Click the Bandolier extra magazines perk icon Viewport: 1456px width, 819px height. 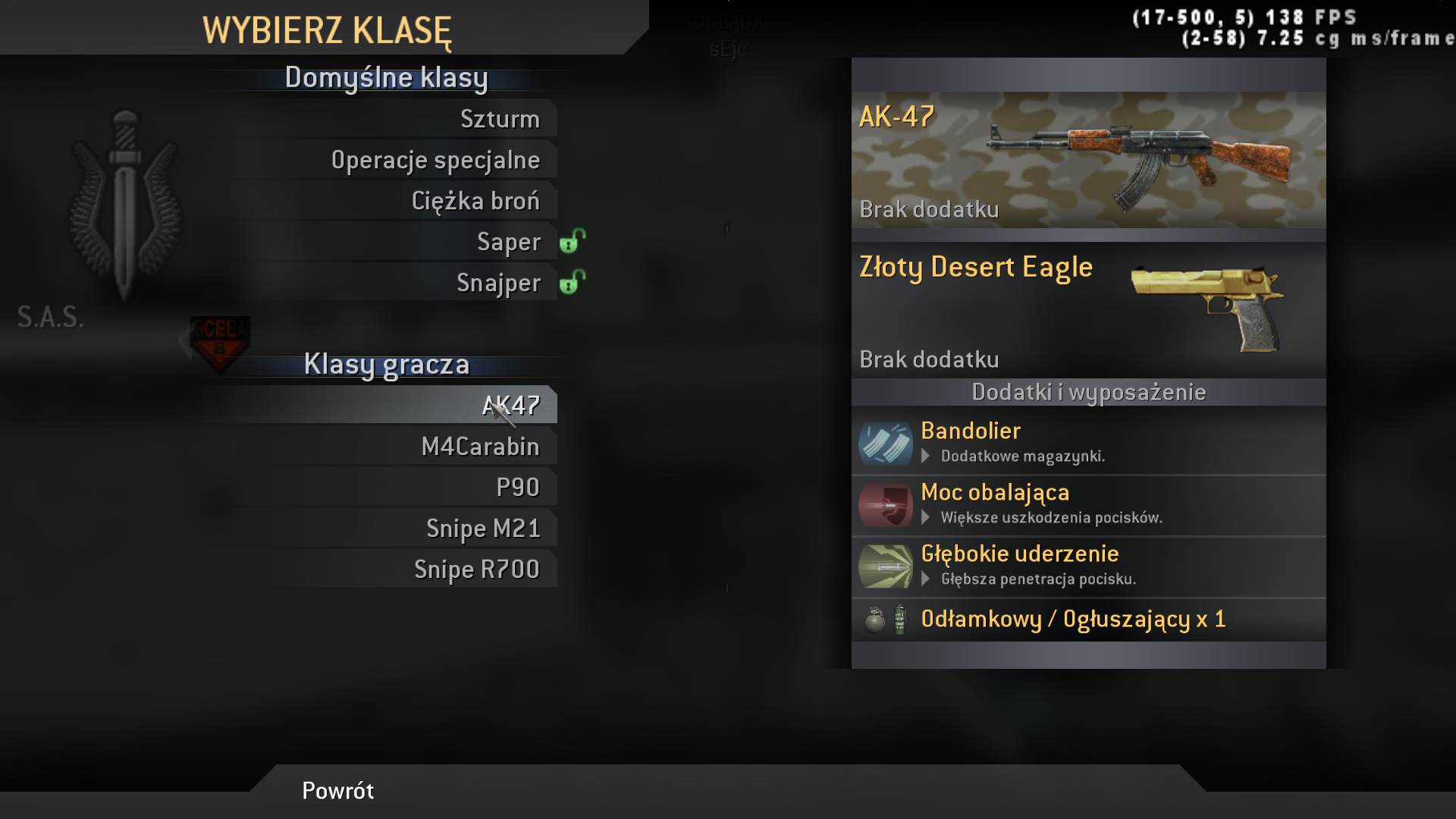(884, 444)
